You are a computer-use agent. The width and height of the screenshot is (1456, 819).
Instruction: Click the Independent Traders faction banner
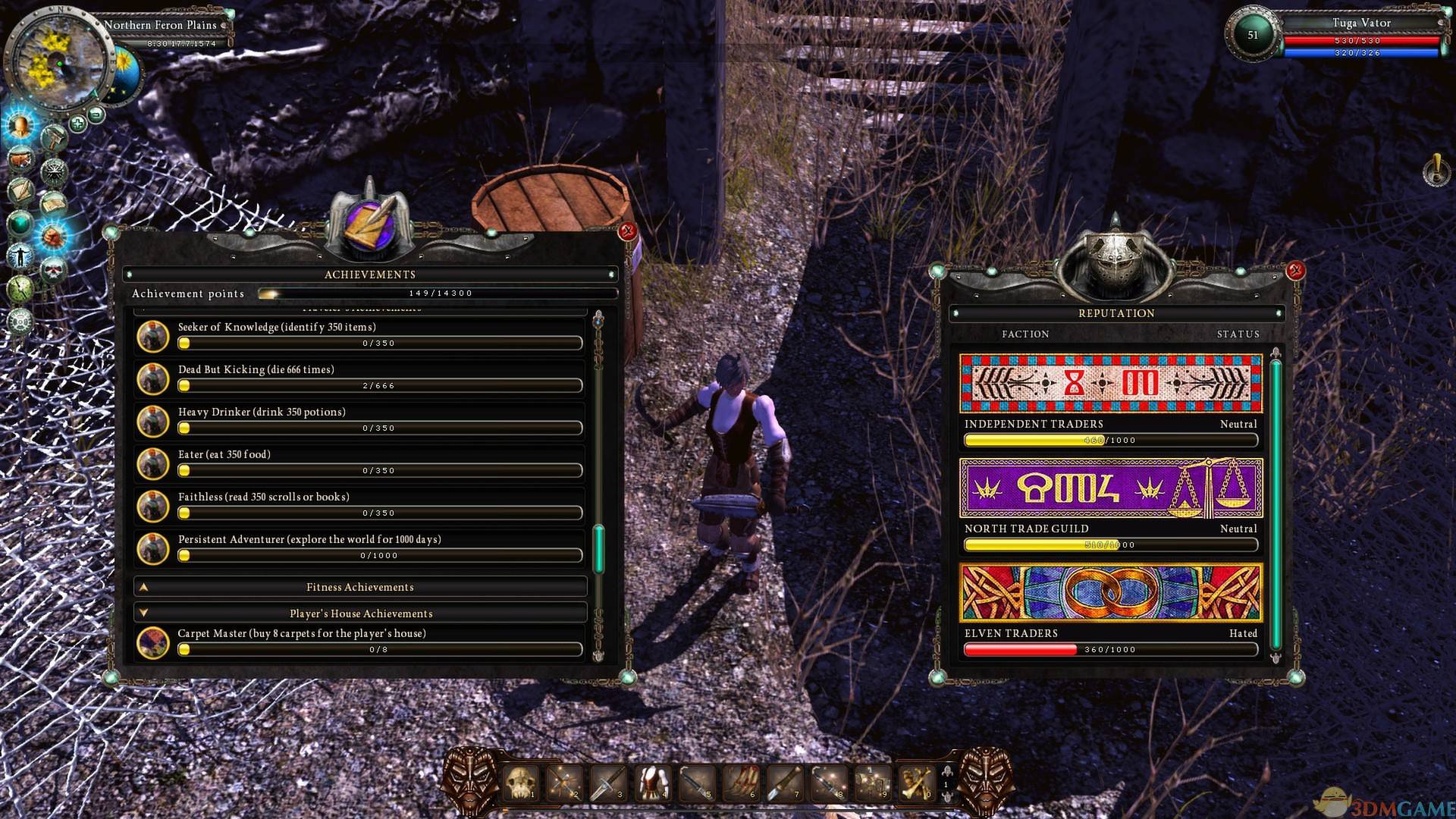[x=1111, y=383]
